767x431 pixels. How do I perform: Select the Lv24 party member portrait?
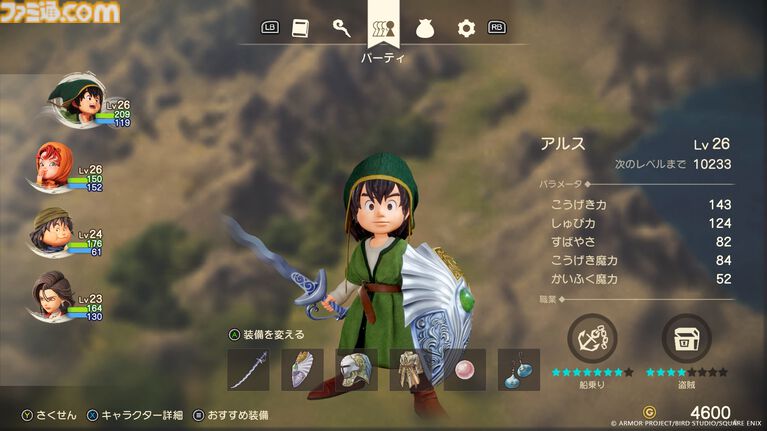54,231
